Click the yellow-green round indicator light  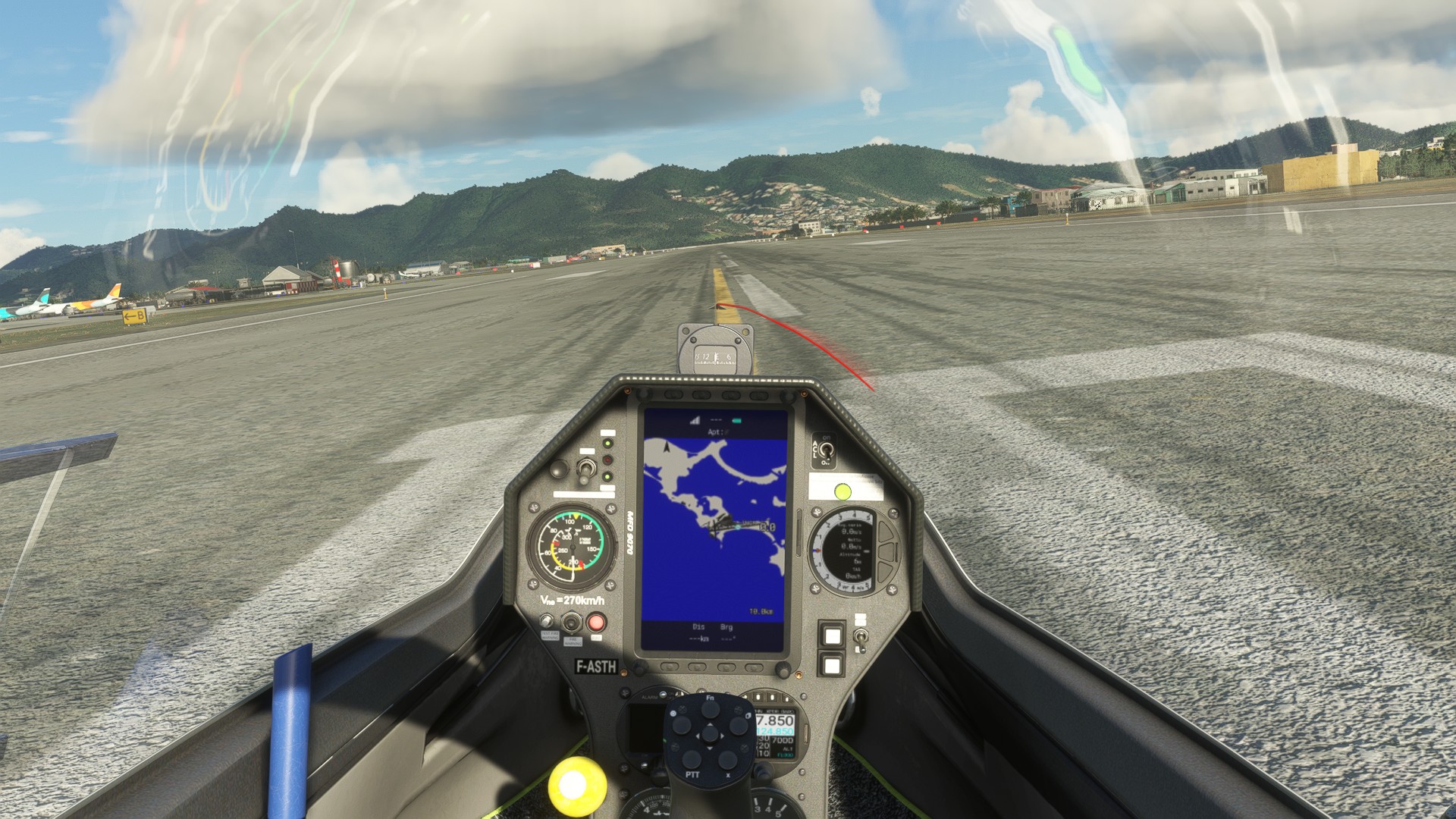point(843,491)
